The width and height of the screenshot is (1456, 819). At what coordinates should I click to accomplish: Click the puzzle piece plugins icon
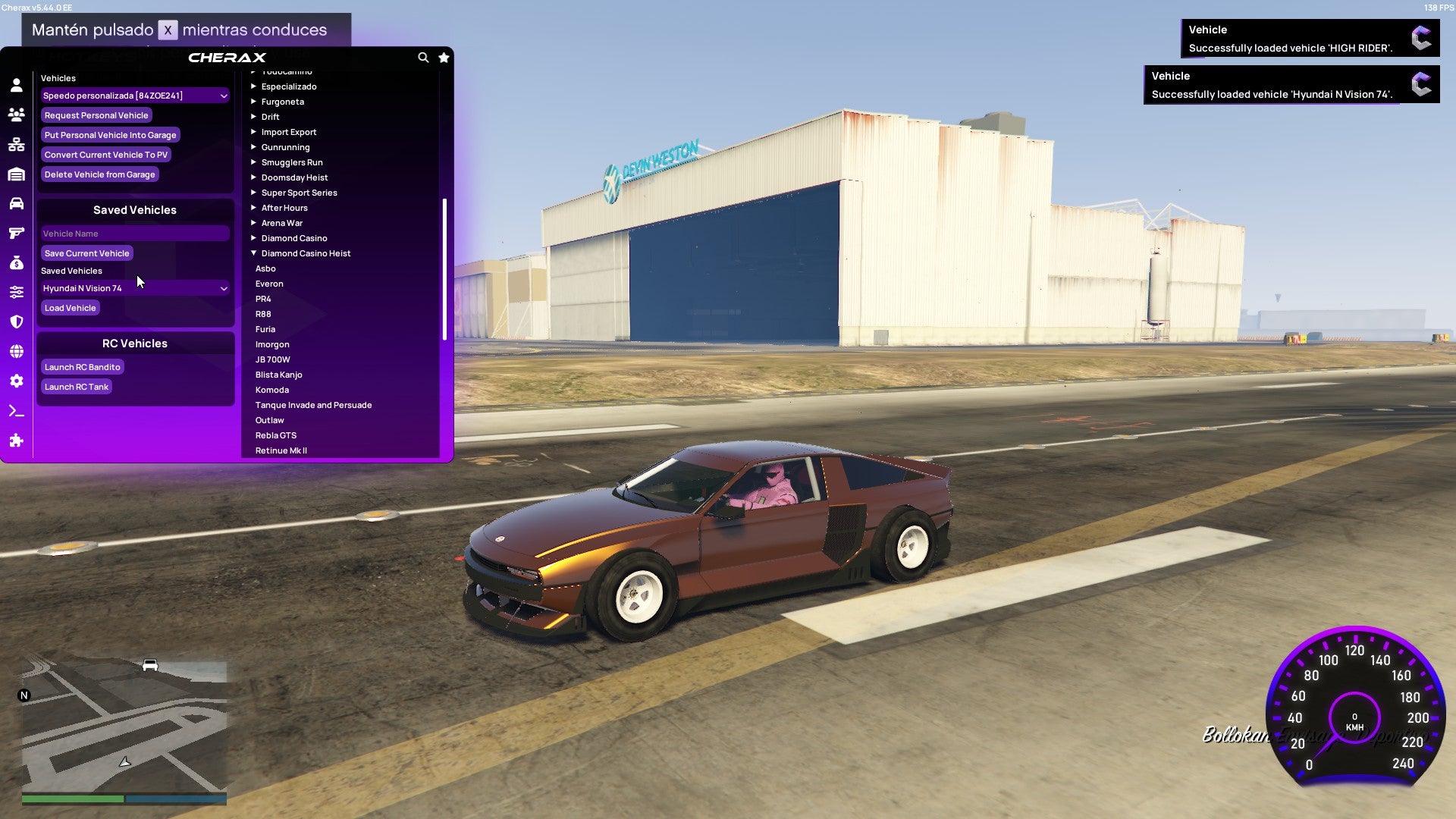pyautogui.click(x=17, y=438)
